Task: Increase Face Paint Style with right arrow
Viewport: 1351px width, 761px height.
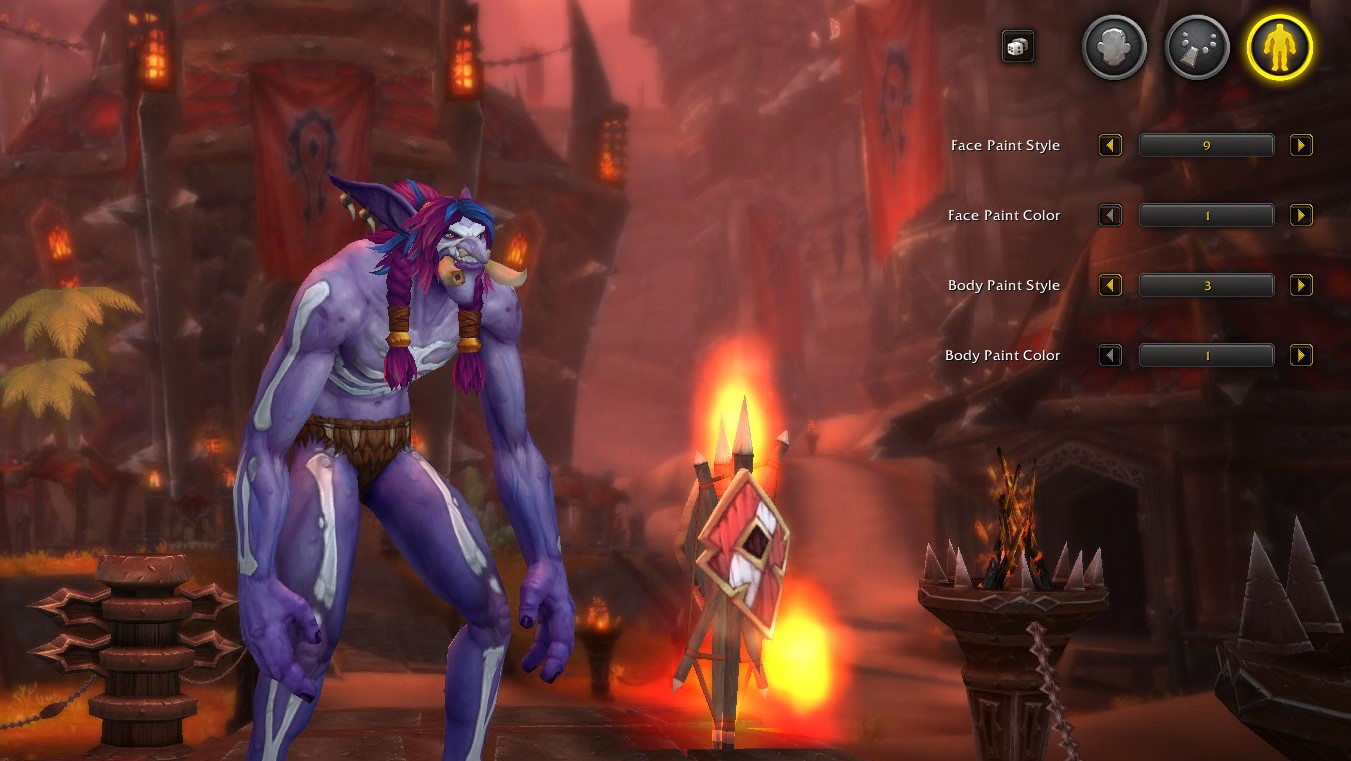Action: coord(1301,145)
